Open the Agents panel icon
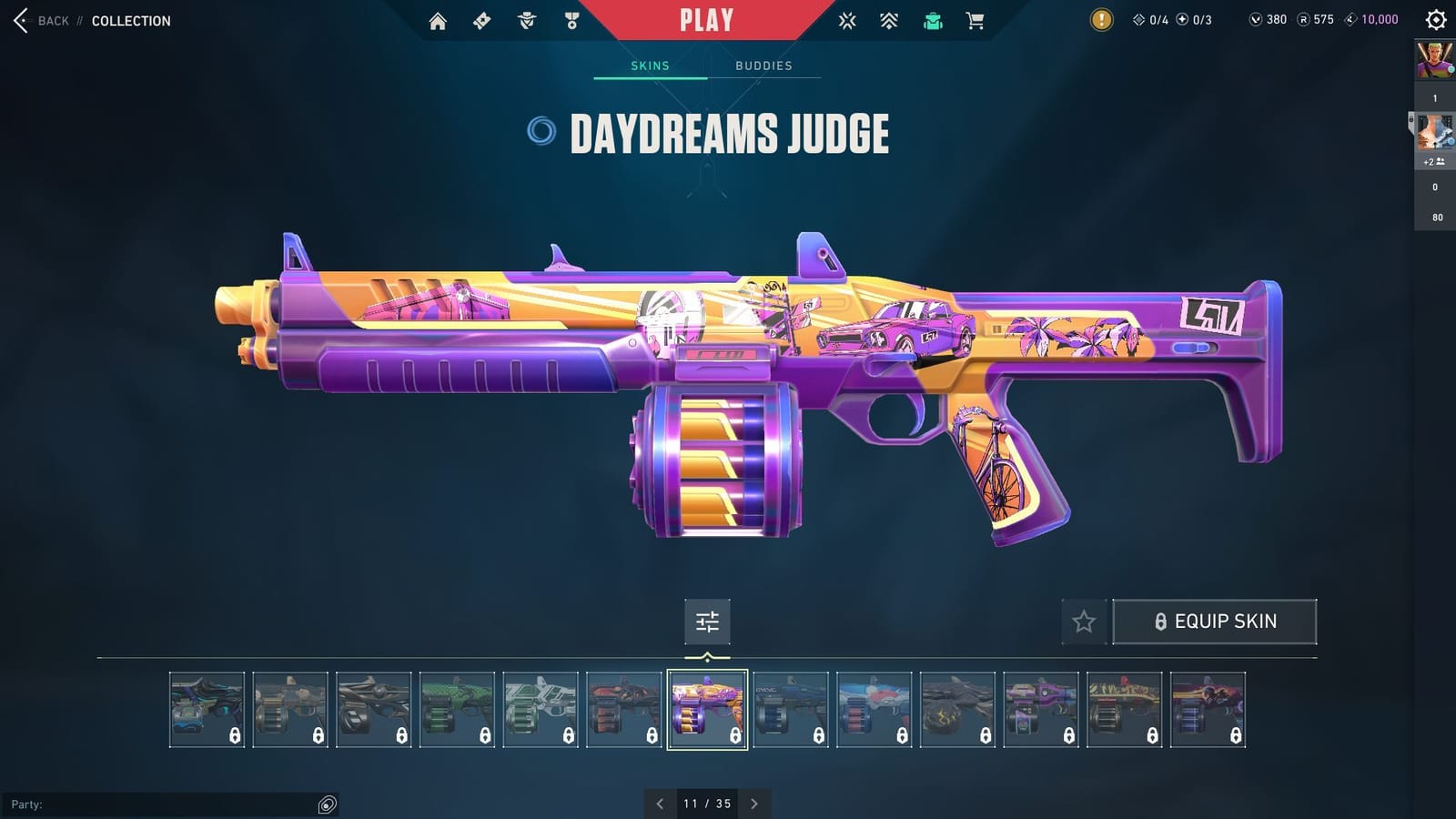Screen dimensions: 1456x819 tap(526, 20)
